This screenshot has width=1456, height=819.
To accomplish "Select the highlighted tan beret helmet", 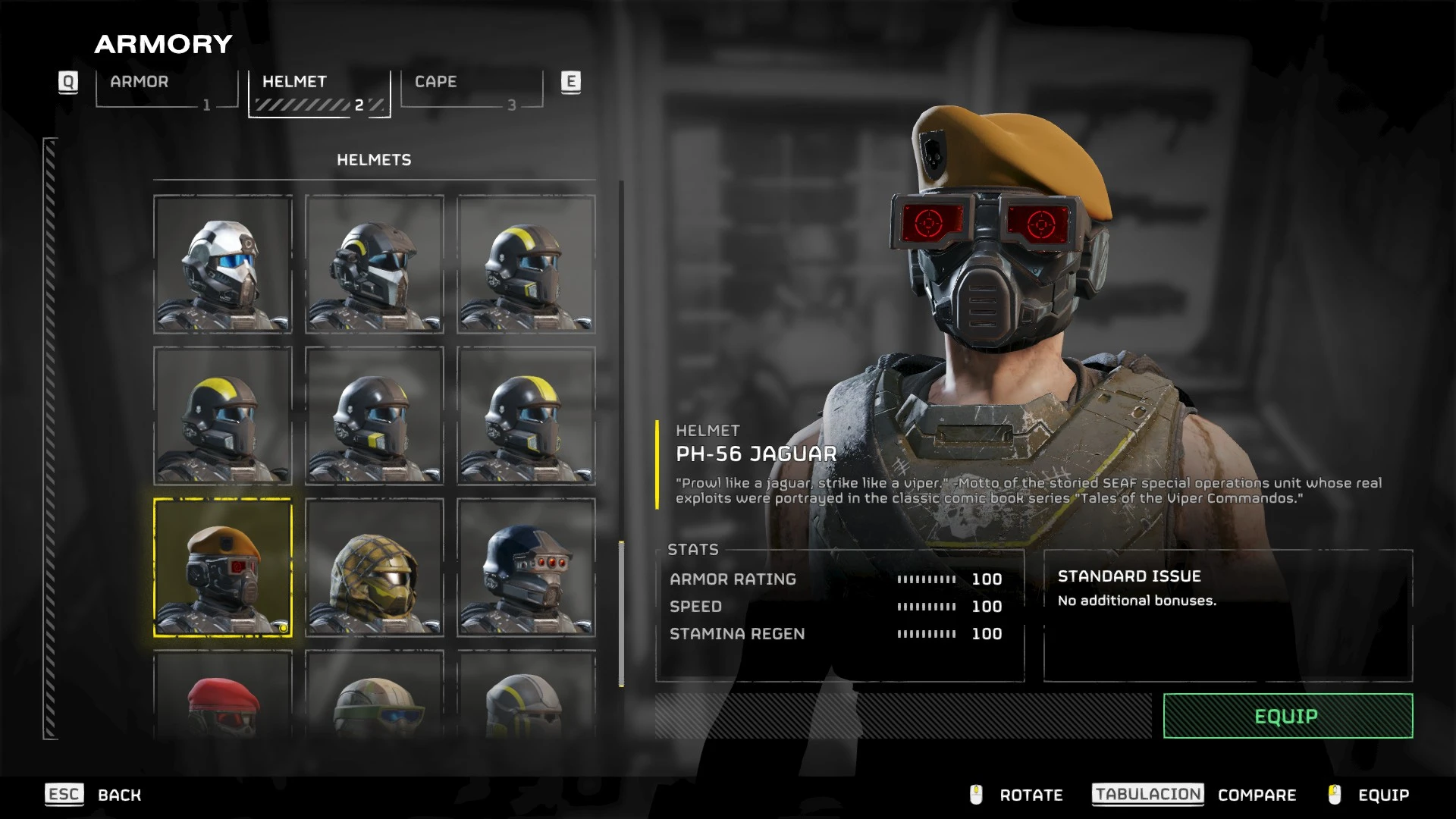I will 223,567.
